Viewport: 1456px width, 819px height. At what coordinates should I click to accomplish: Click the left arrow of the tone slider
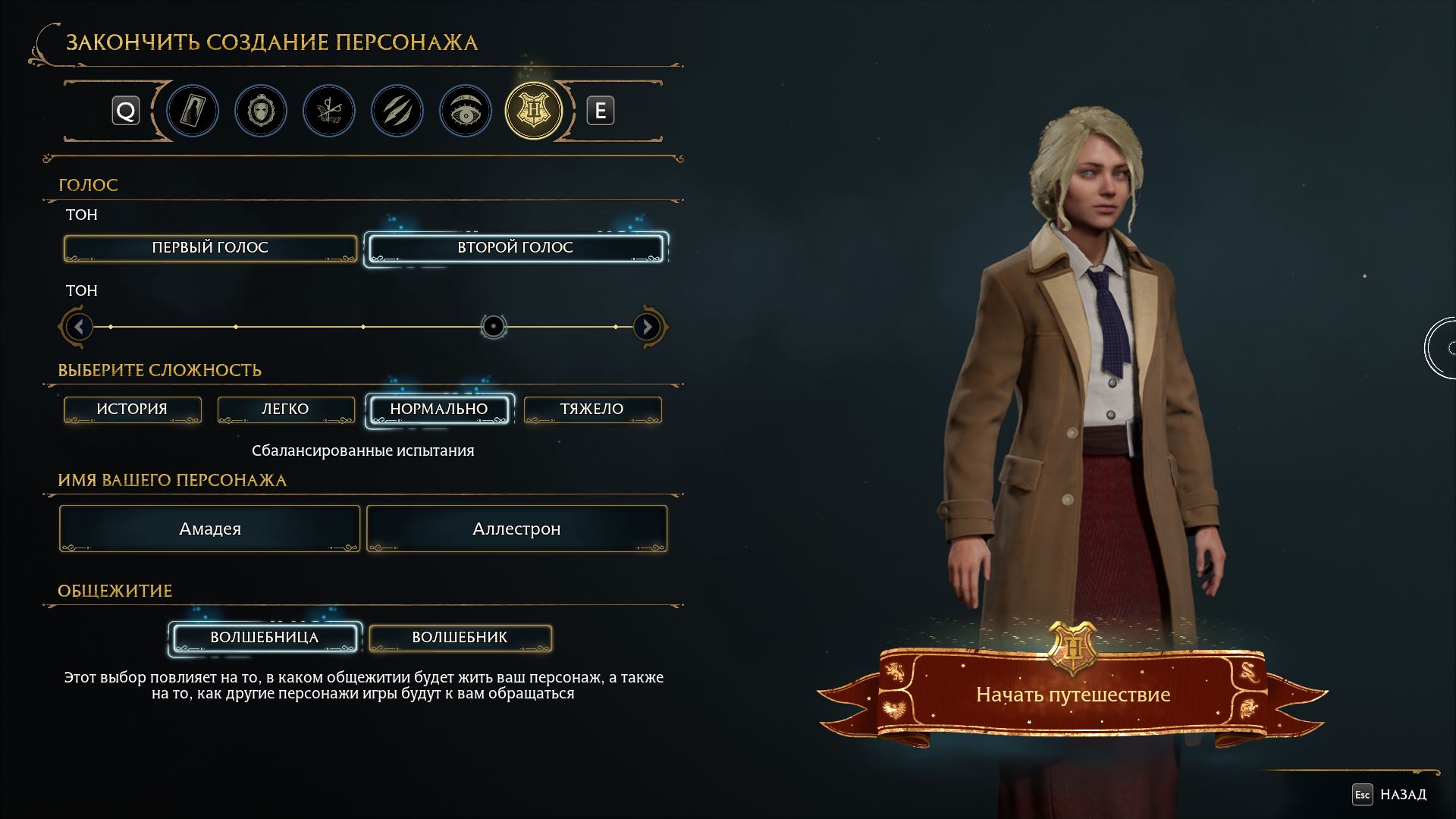coord(78,327)
